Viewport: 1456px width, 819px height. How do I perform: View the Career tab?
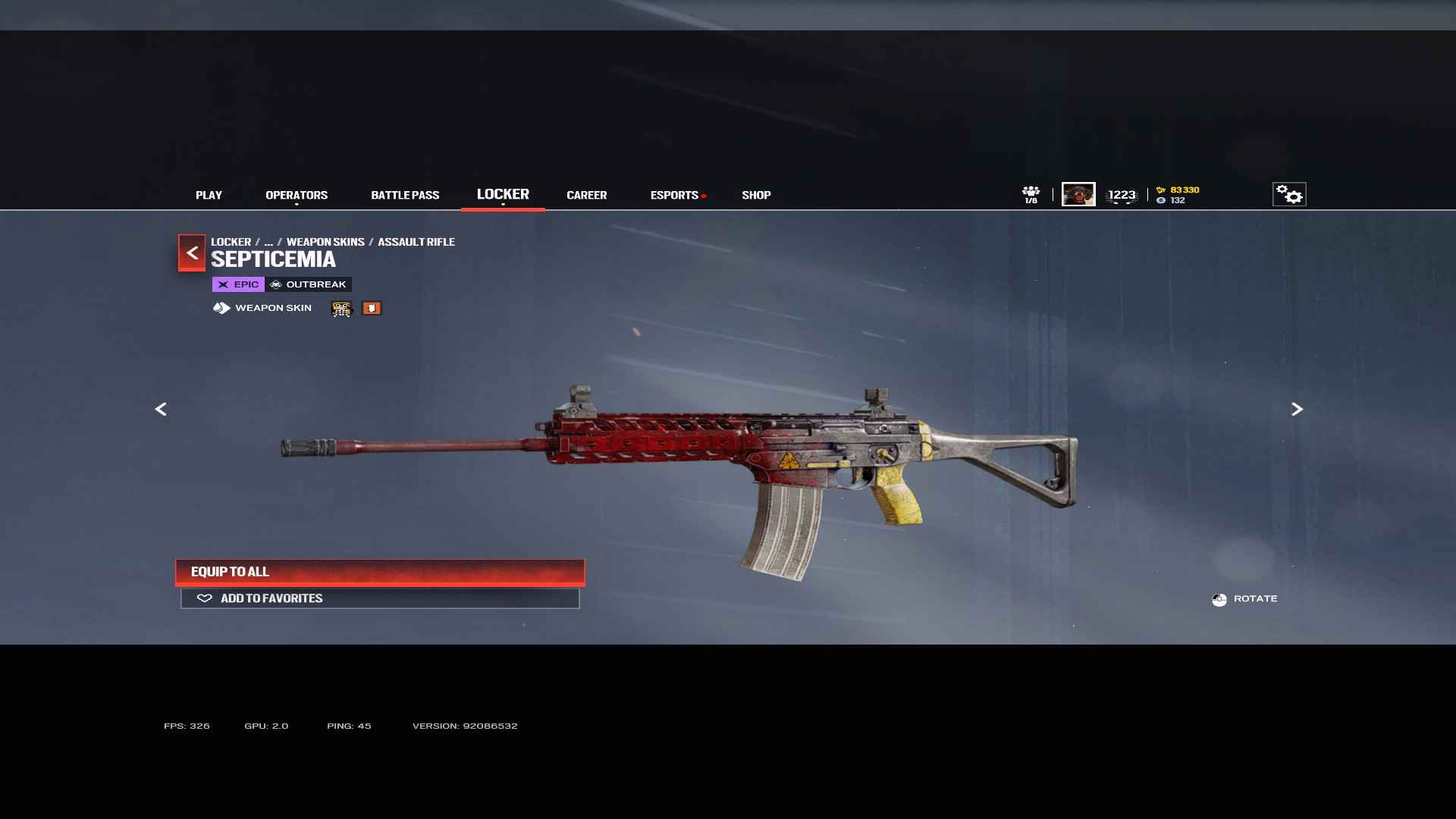pos(586,195)
